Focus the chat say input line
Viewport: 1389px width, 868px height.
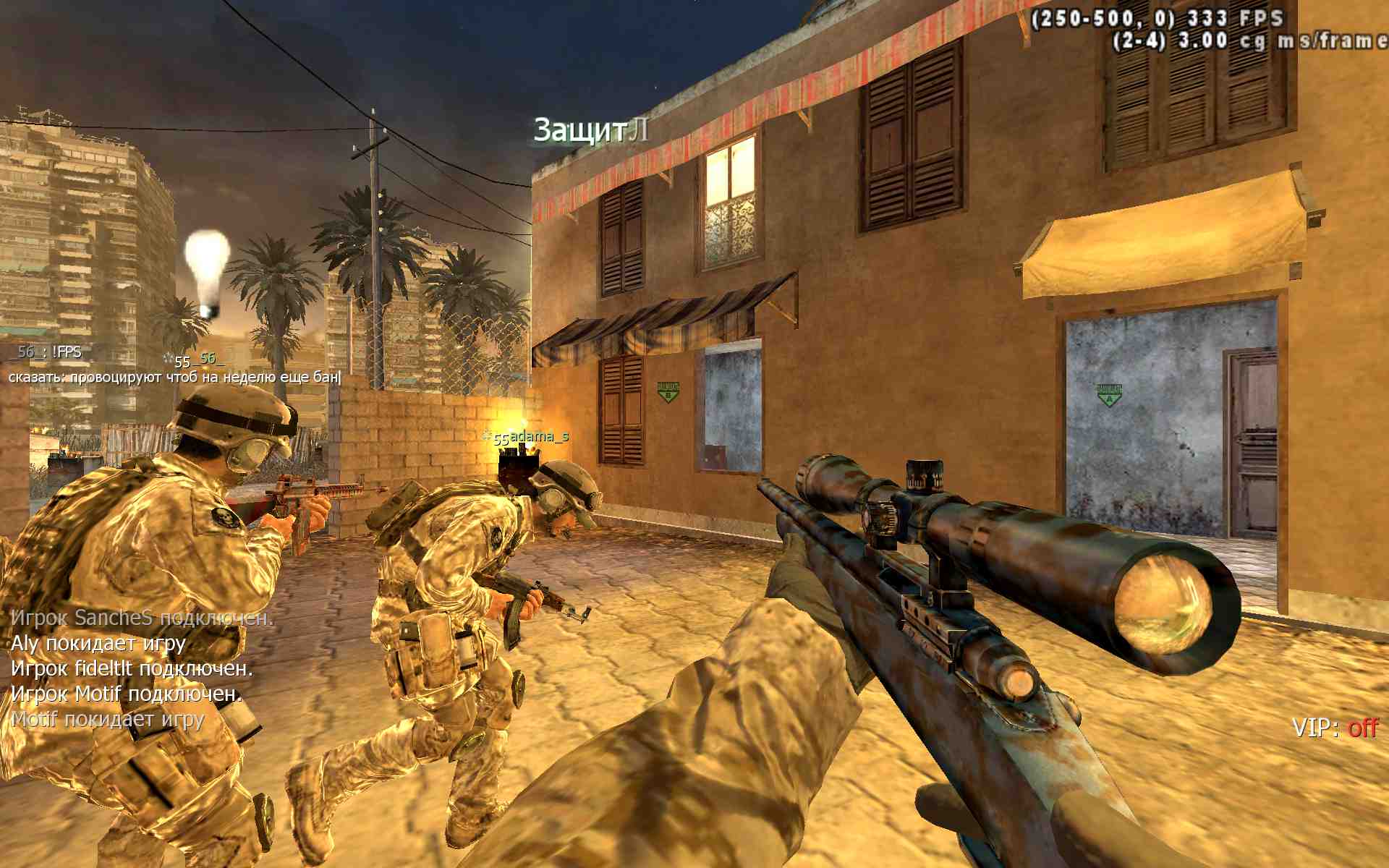(x=174, y=377)
